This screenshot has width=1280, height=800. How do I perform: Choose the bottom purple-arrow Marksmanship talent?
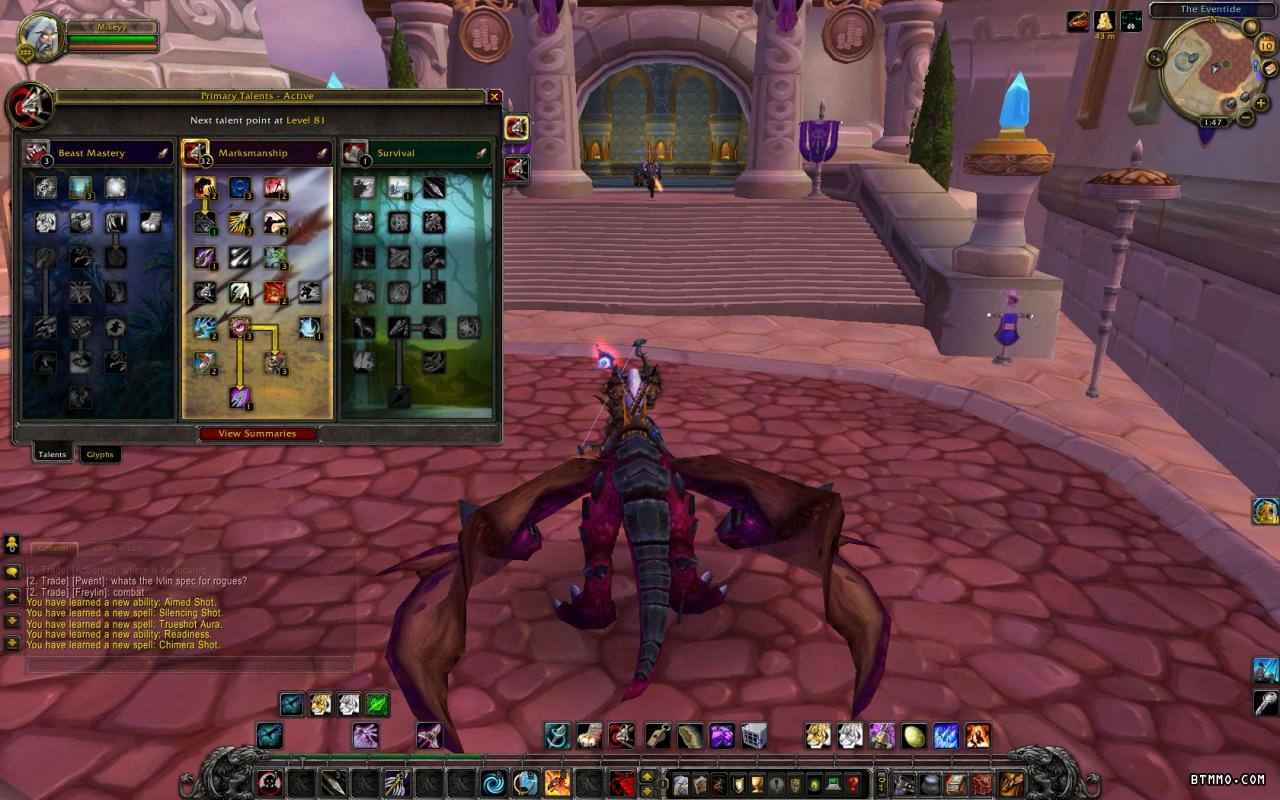[x=240, y=397]
